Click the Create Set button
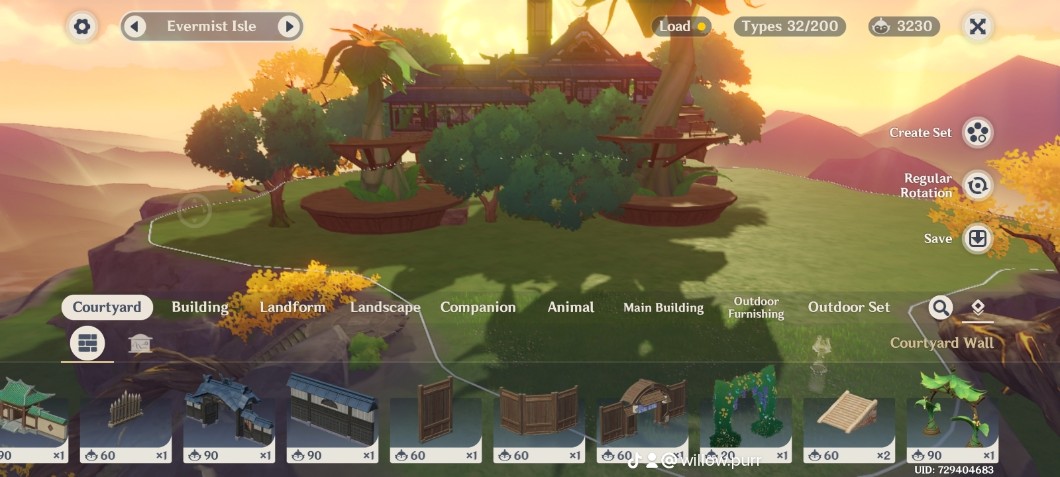This screenshot has width=1060, height=477. pos(977,132)
